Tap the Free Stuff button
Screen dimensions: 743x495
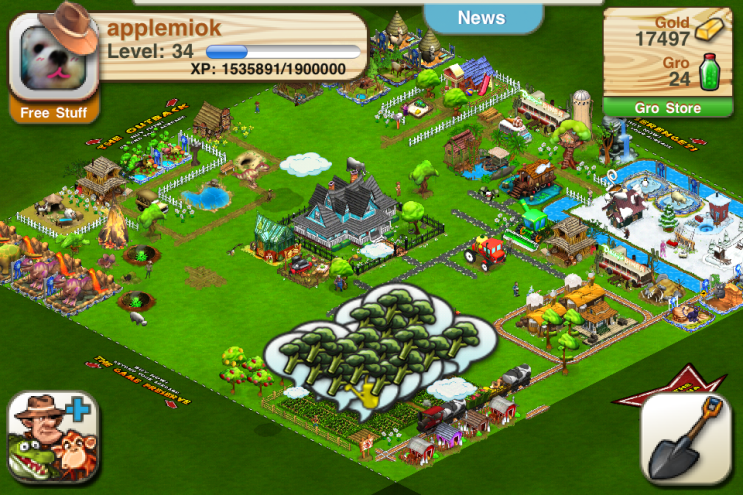[x=55, y=112]
